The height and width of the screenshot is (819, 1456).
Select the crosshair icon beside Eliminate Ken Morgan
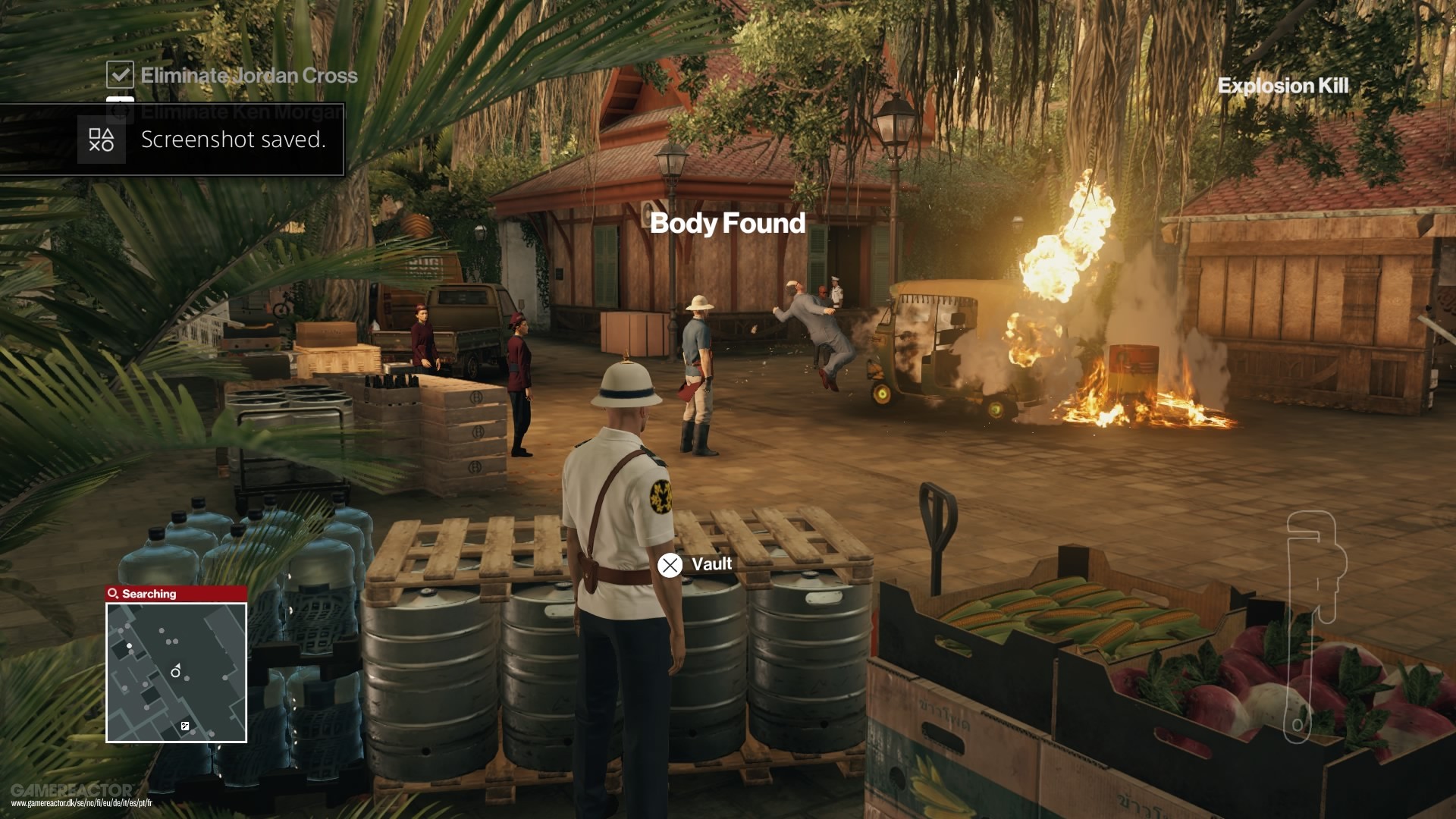pyautogui.click(x=120, y=110)
